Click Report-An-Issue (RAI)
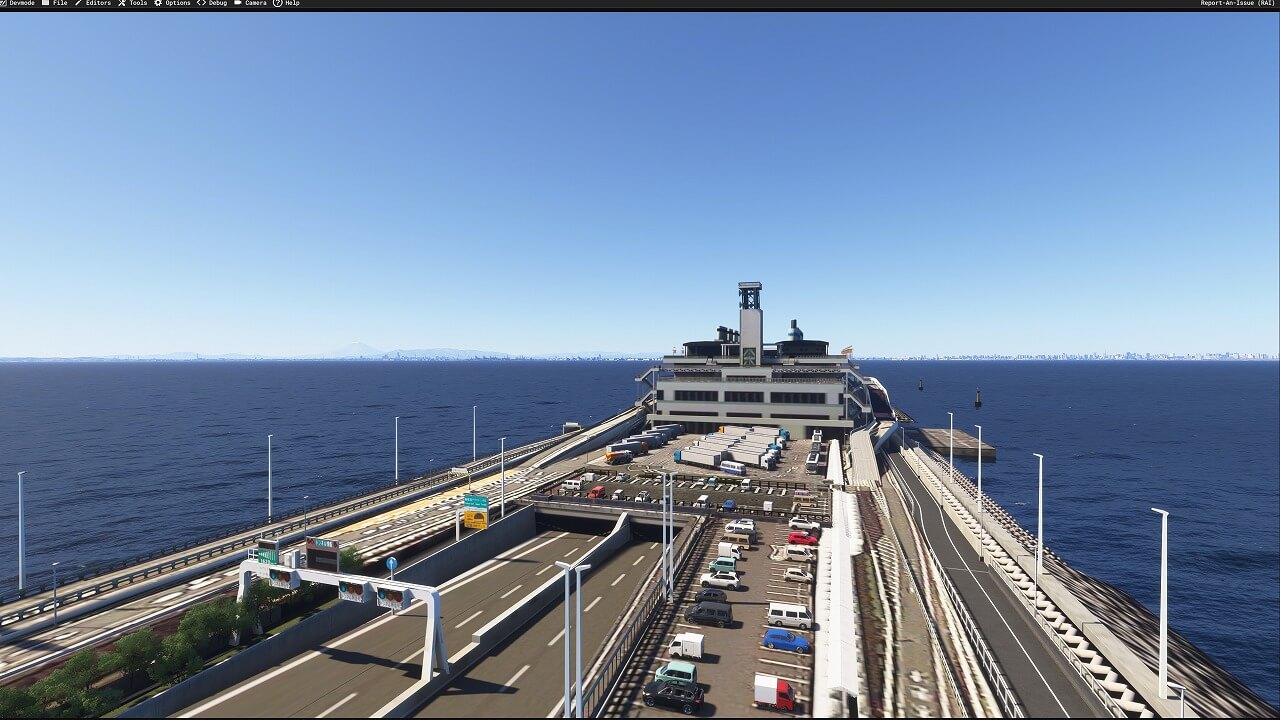The height and width of the screenshot is (720, 1280). tap(1237, 4)
